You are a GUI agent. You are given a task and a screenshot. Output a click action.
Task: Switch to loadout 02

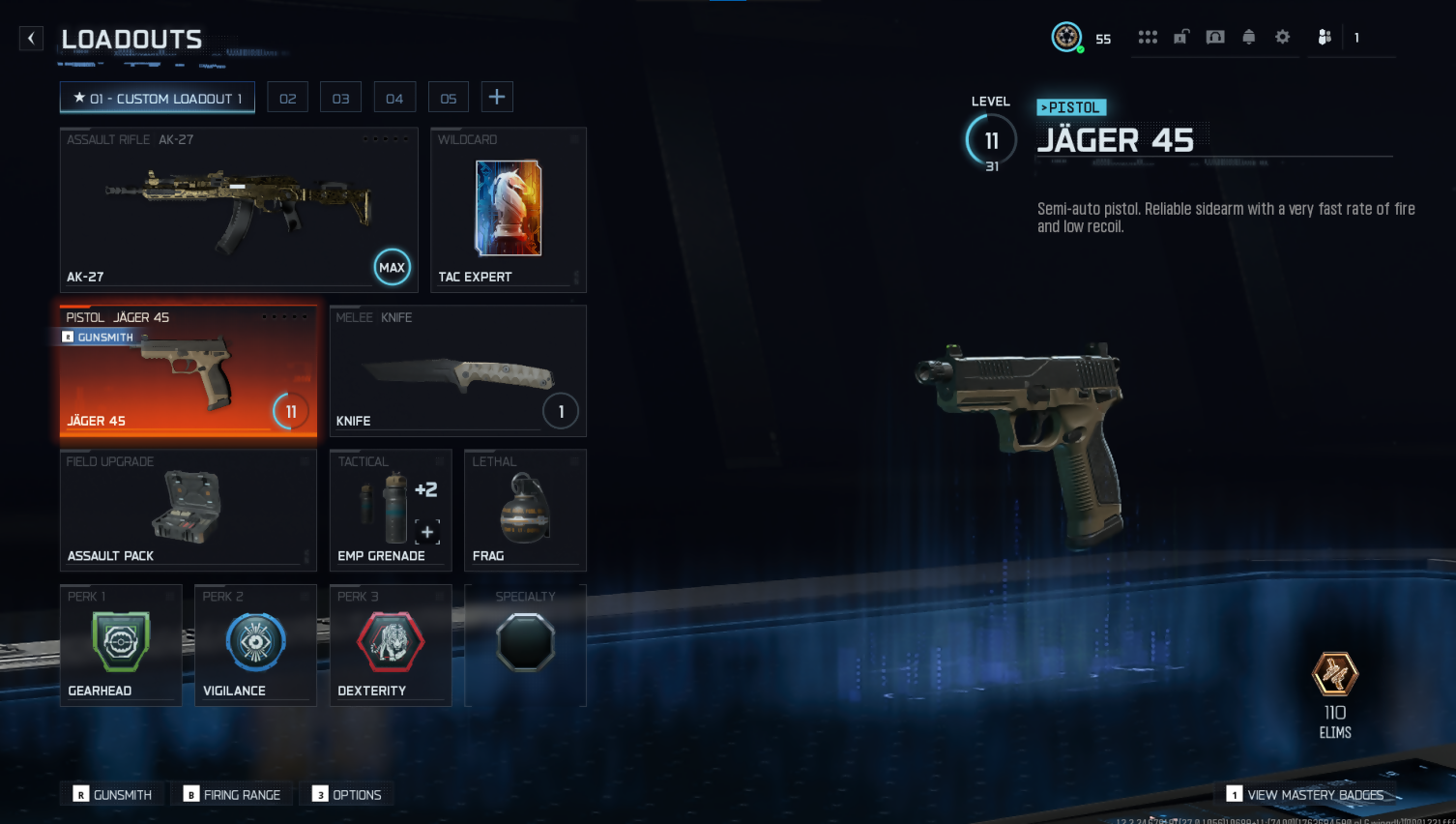tap(288, 98)
